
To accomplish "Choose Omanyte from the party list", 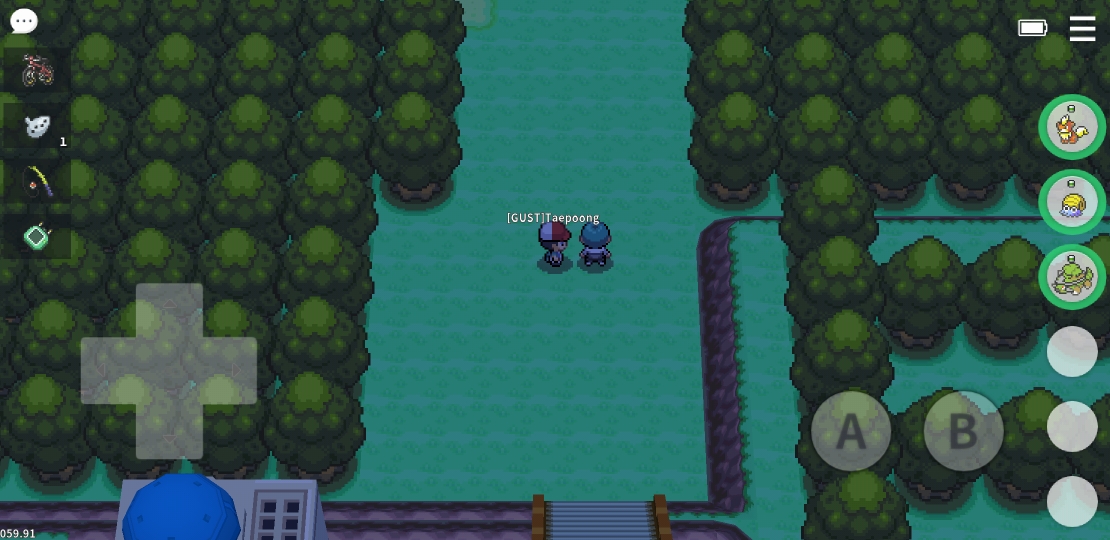I will point(1072,202).
